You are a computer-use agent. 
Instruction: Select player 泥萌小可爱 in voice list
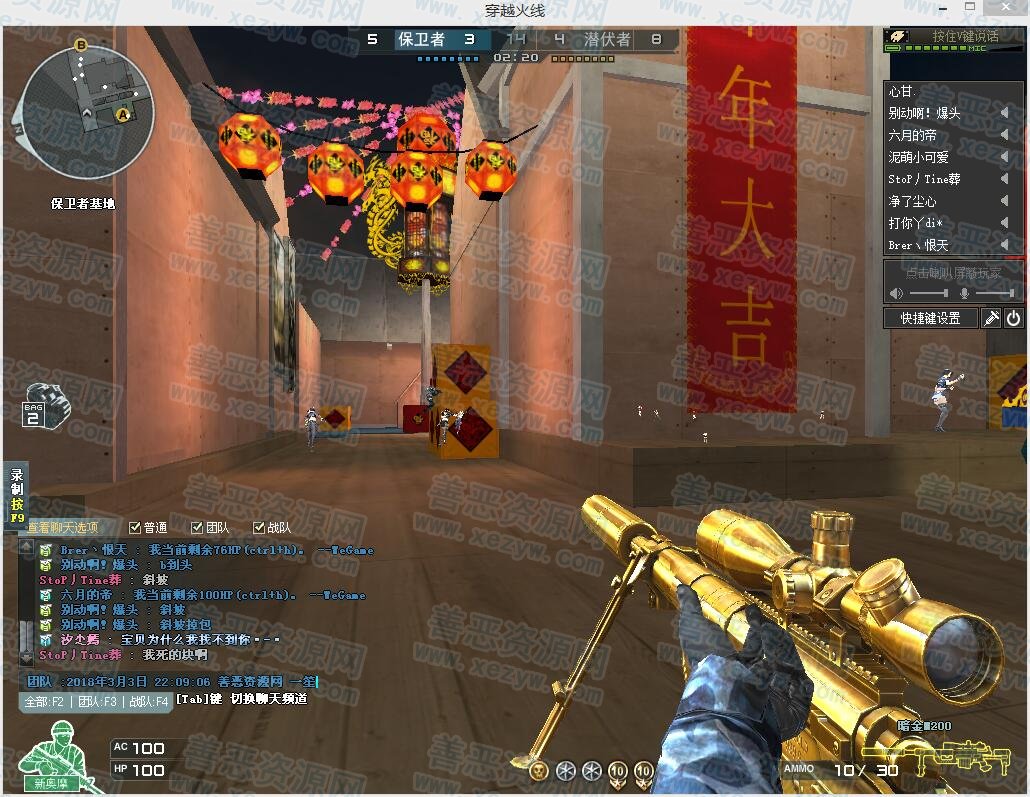[919, 157]
